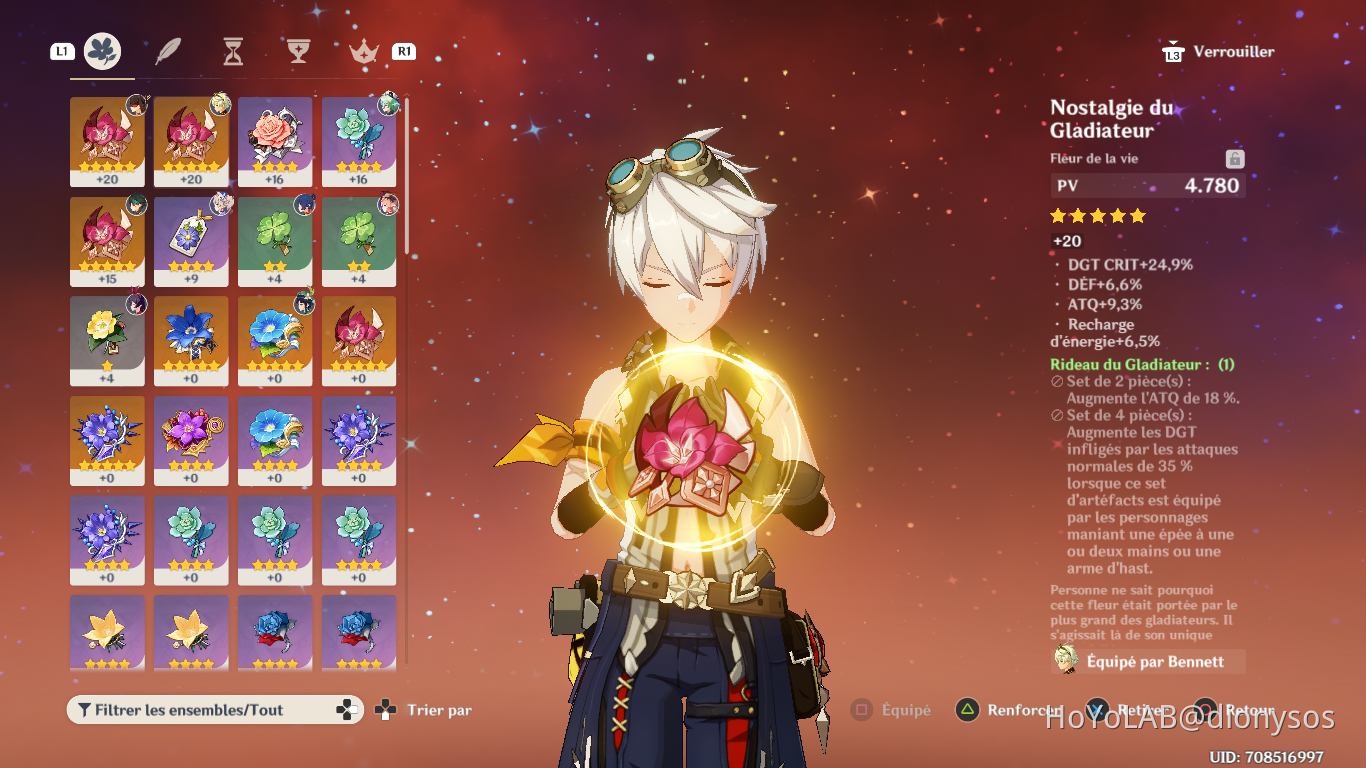Select the unleveled red Gladiator flower at +0
1366x768 pixels.
click(x=359, y=340)
